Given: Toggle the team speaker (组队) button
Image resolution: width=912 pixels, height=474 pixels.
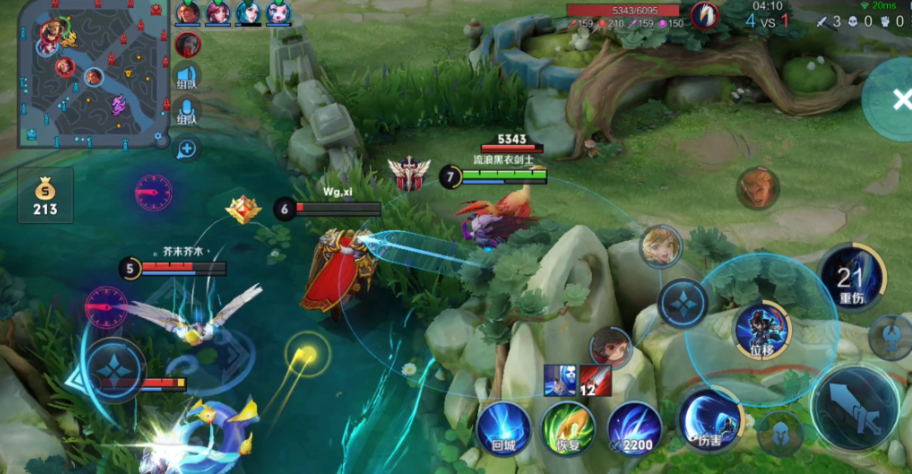Looking at the screenshot, I should (x=187, y=76).
